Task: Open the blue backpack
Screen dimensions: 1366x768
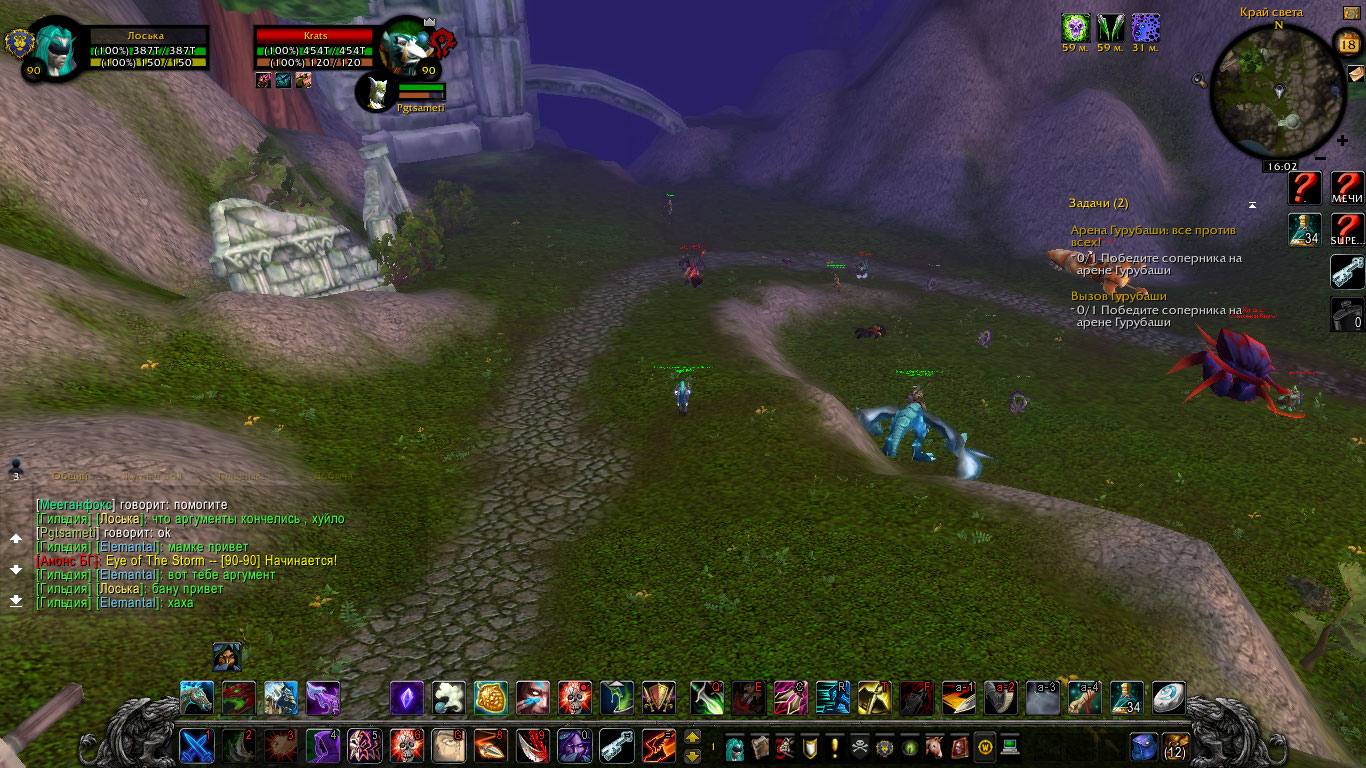Action: pyautogui.click(x=1144, y=746)
